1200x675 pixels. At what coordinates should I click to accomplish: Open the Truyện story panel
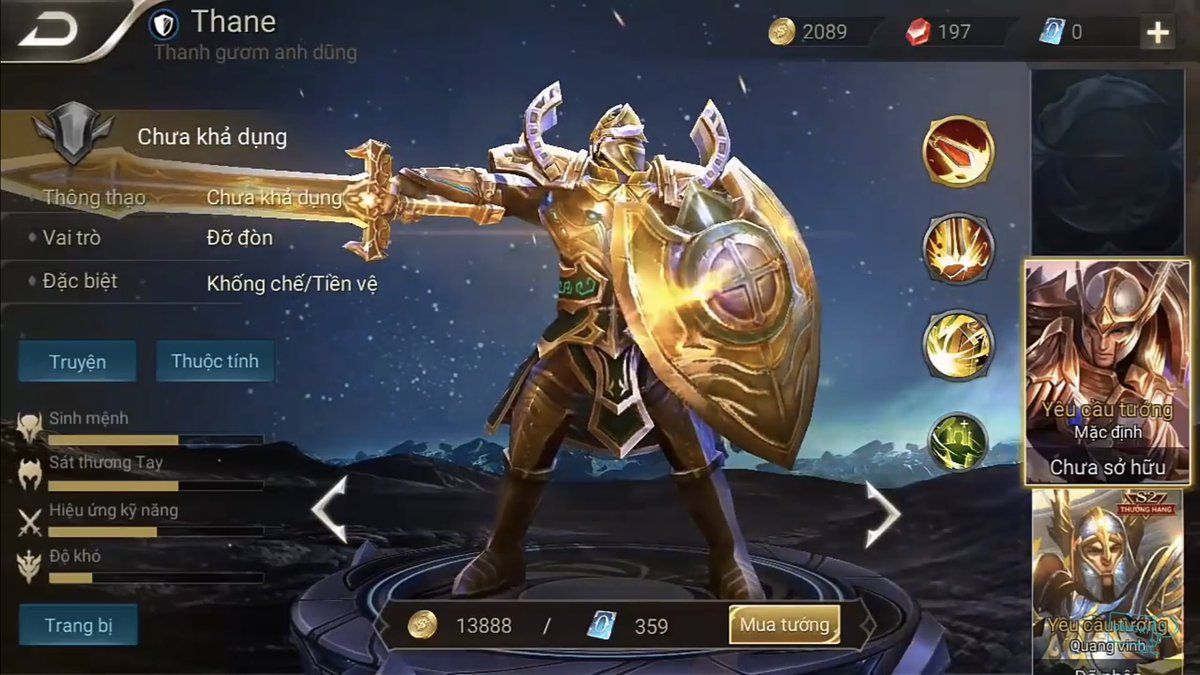point(77,361)
